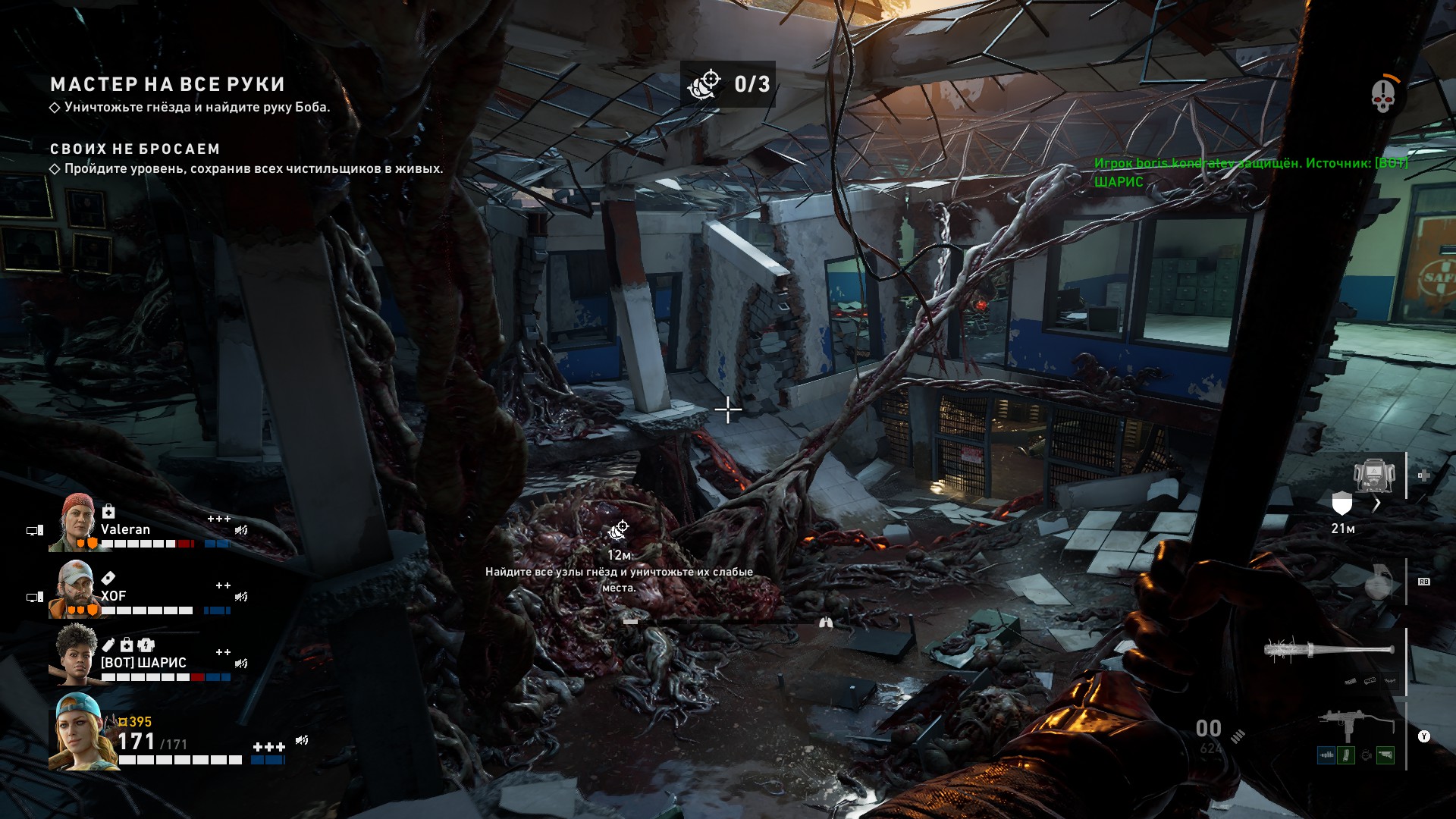Click the nest objective counter icon
The image size is (1456, 819).
pos(704,84)
